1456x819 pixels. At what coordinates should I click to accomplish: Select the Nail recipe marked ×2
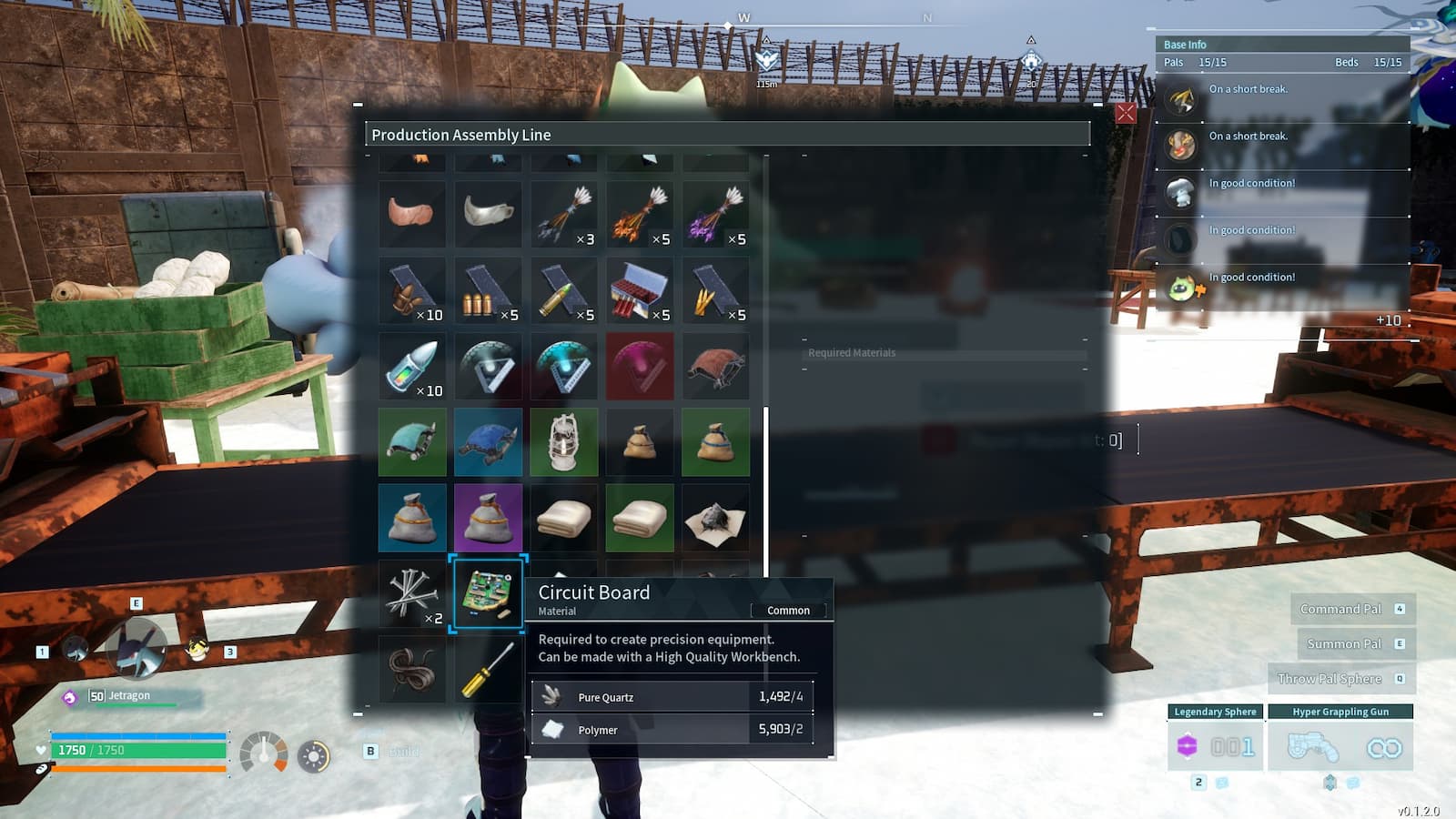pyautogui.click(x=411, y=596)
